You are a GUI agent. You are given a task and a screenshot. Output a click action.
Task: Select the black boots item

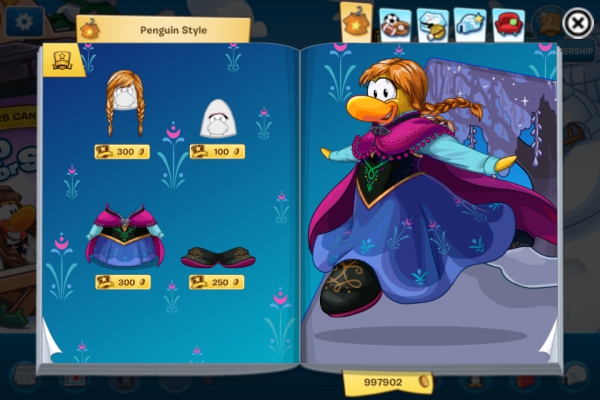click(x=218, y=257)
